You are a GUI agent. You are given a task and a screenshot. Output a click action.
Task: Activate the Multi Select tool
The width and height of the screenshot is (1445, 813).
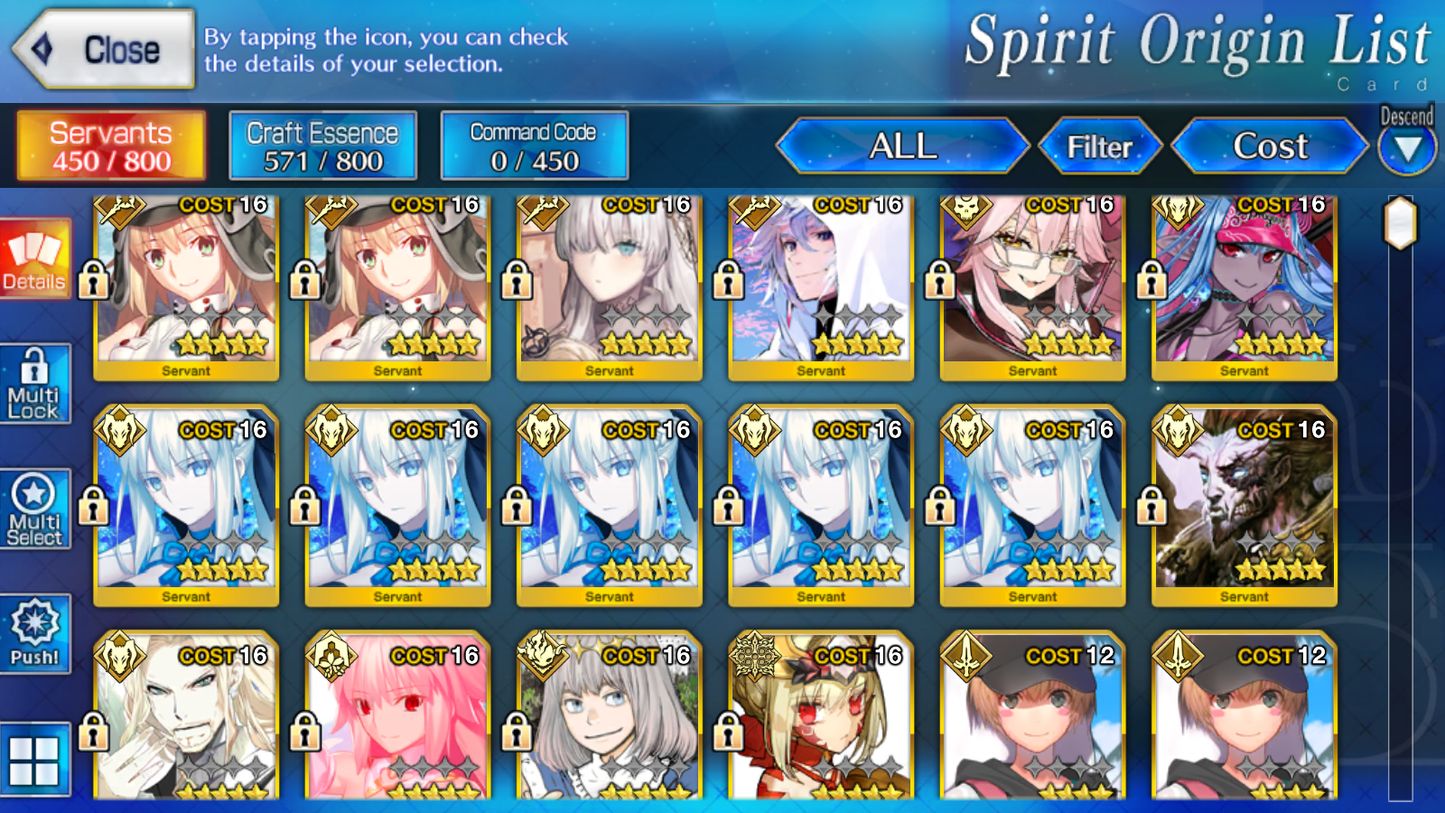tap(35, 508)
